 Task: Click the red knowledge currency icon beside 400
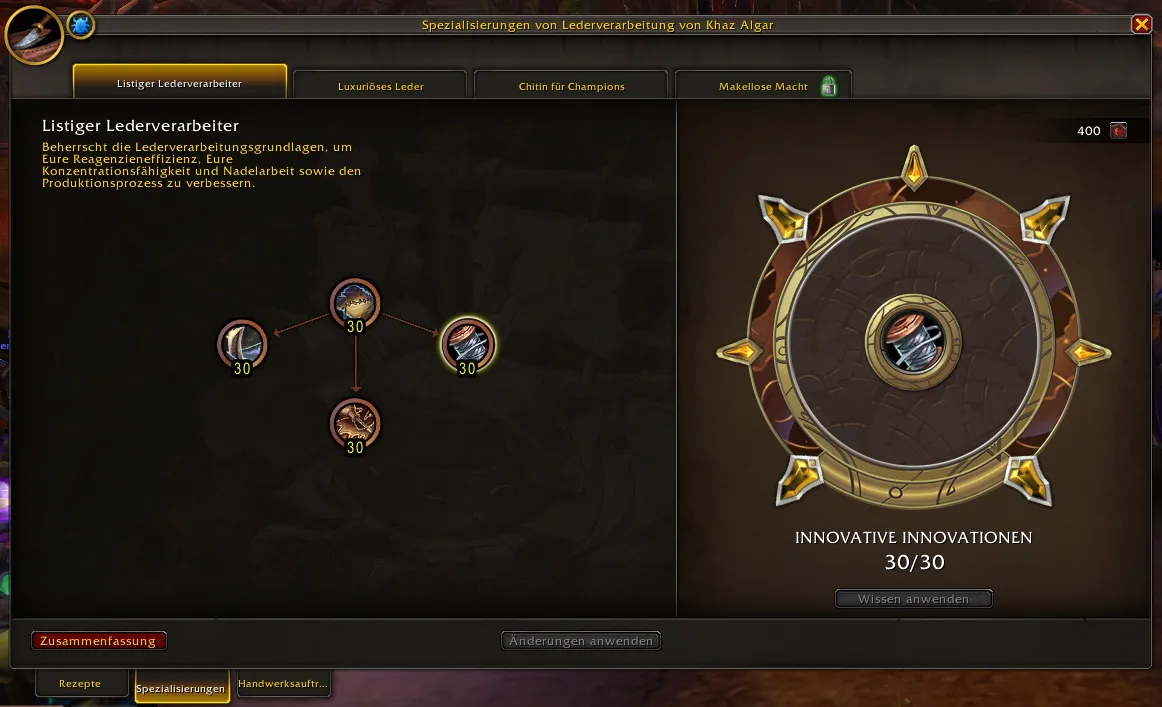tap(1118, 131)
